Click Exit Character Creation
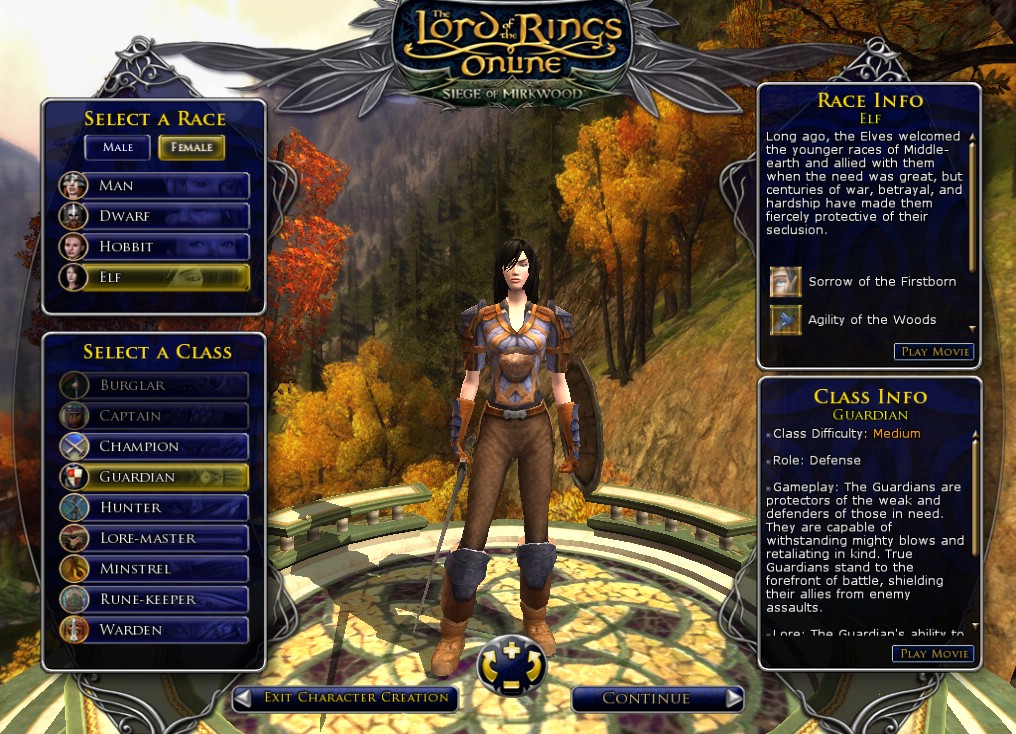 [346, 698]
